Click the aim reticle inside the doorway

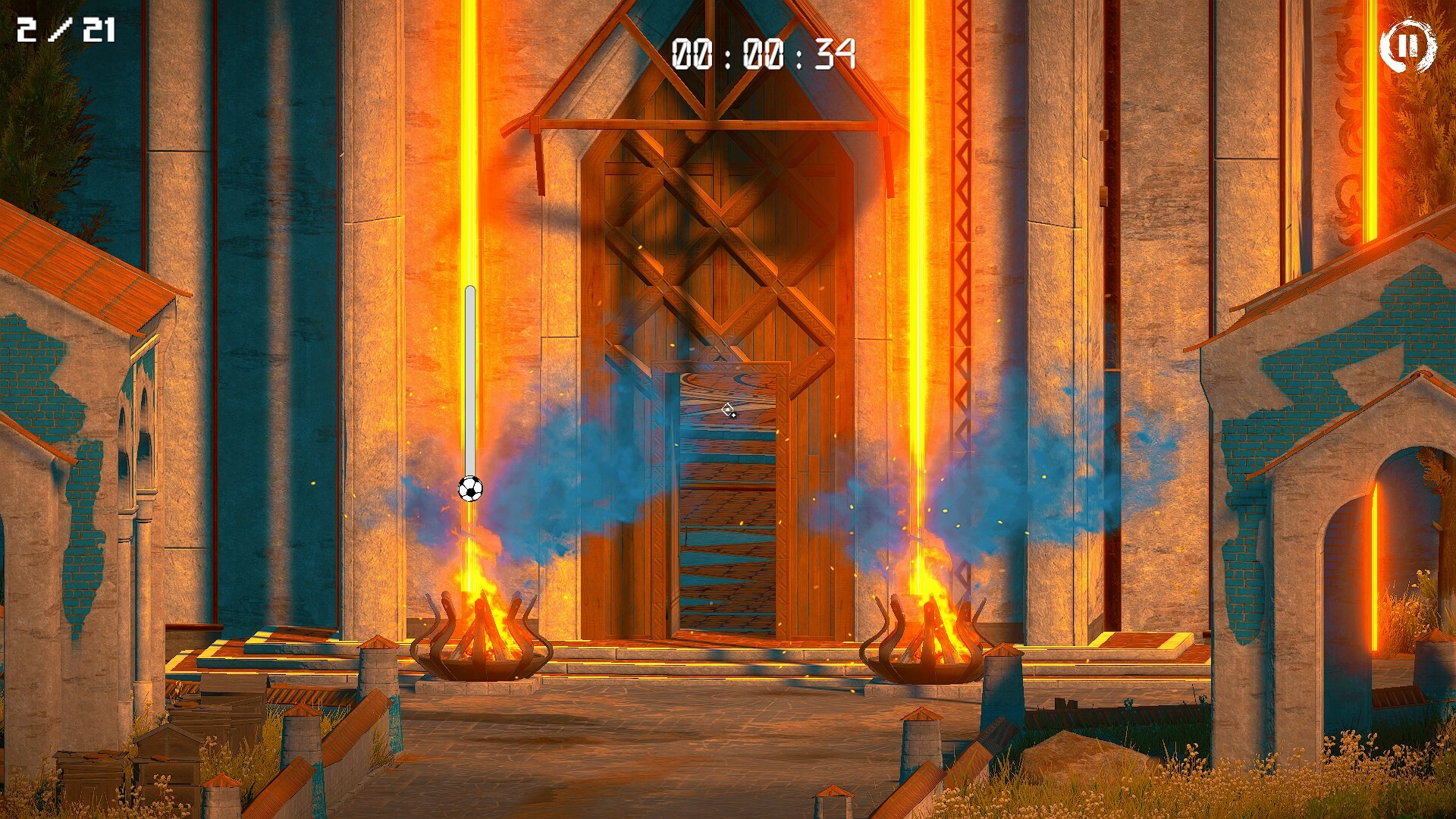726,410
